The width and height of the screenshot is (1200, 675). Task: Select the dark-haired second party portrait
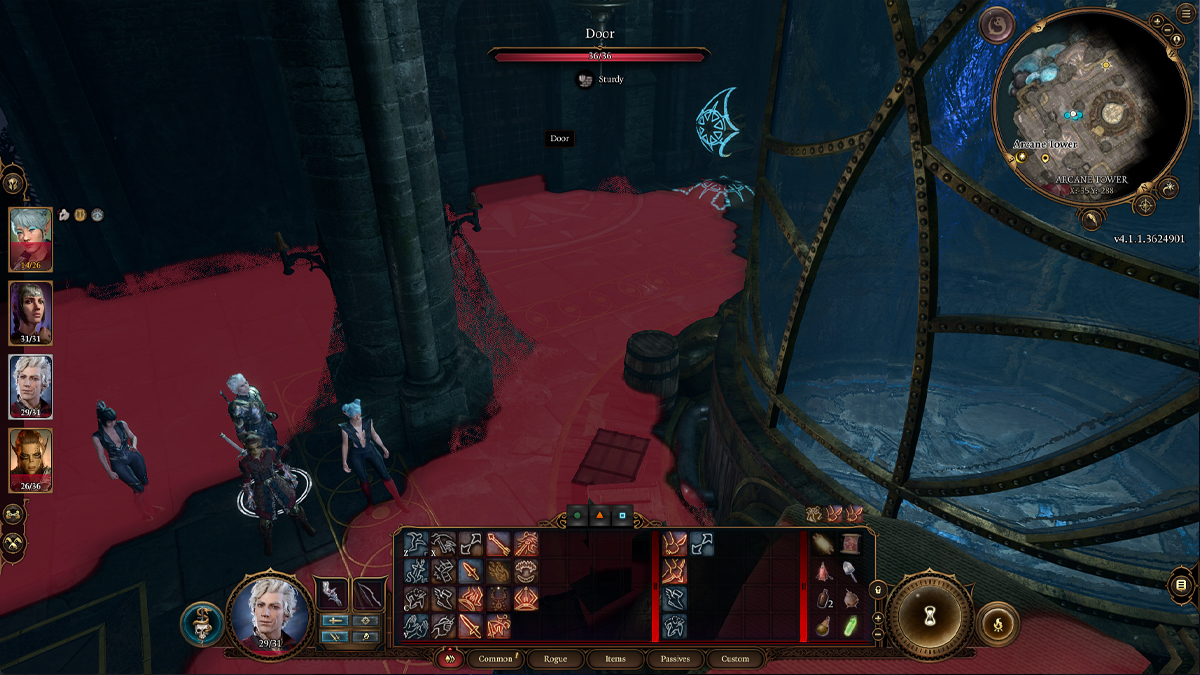(x=31, y=313)
